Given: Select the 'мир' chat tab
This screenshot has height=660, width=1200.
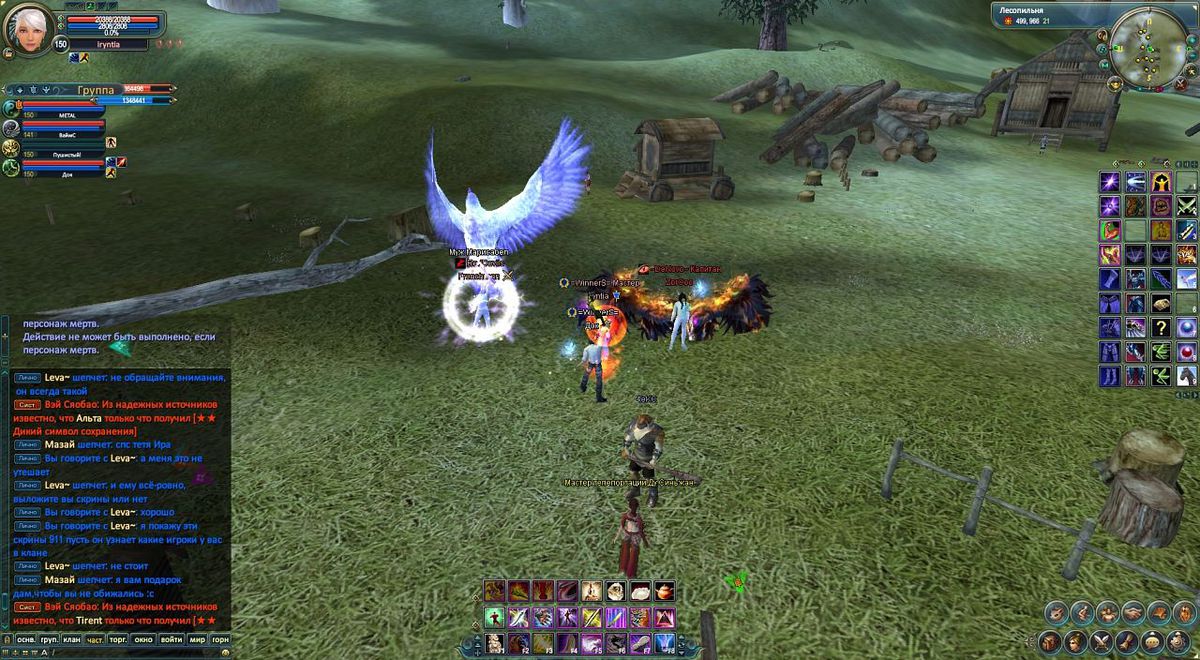Looking at the screenshot, I should point(197,639).
